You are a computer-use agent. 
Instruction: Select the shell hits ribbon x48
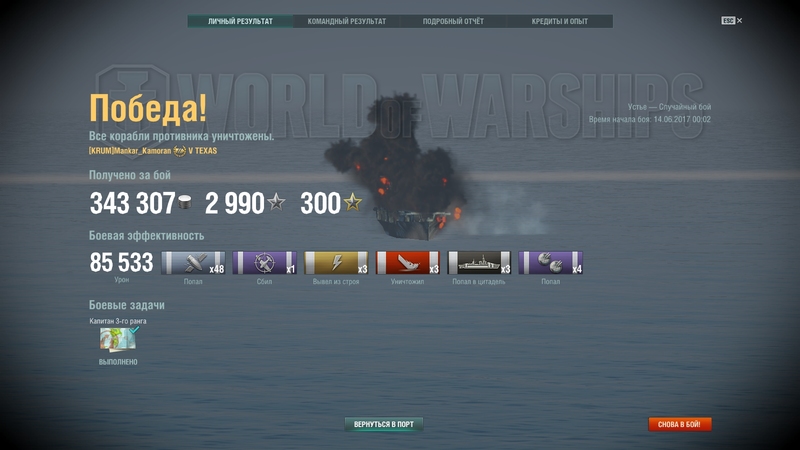point(193,263)
